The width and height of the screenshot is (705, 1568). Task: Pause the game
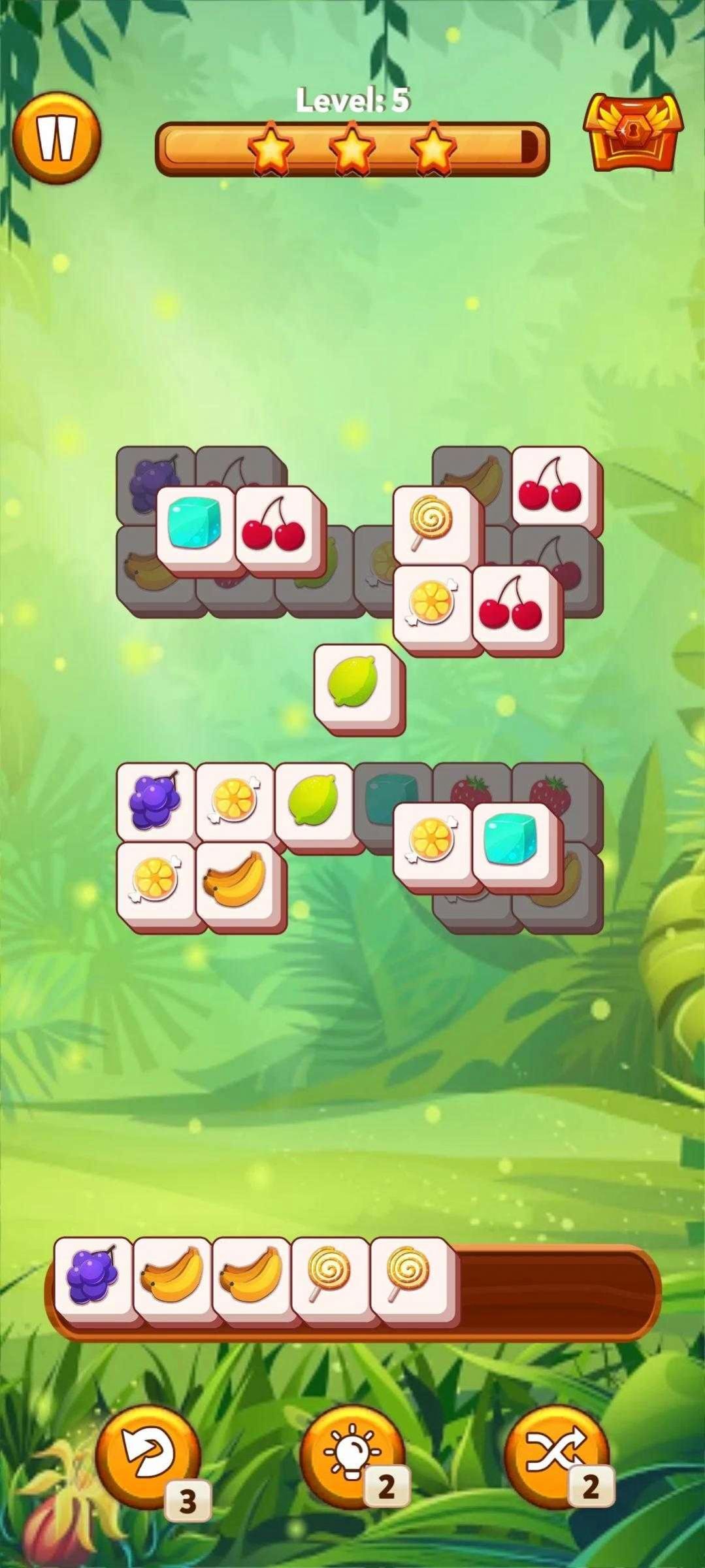[x=57, y=138]
